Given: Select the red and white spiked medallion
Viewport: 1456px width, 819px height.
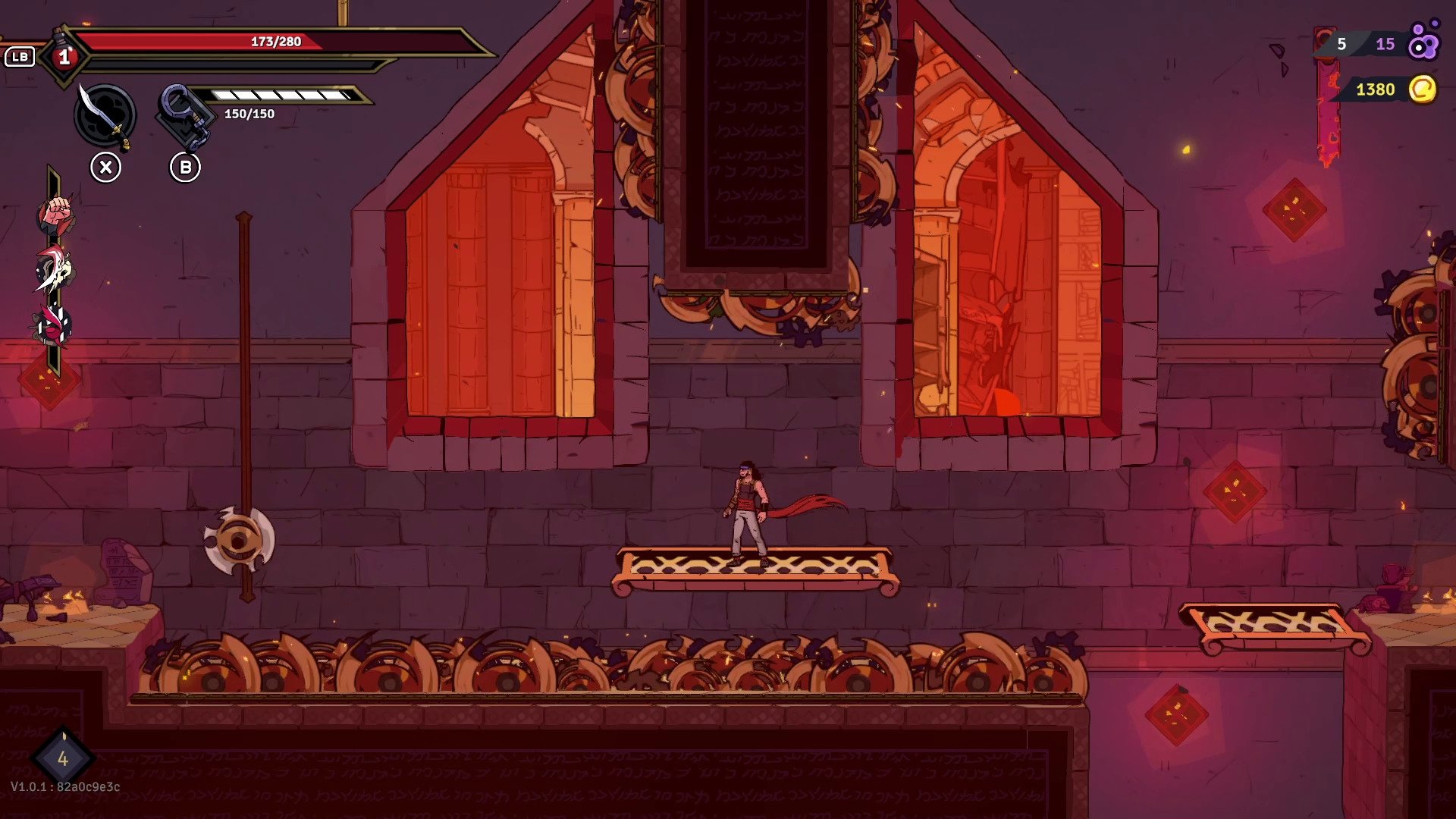Looking at the screenshot, I should (54, 325).
